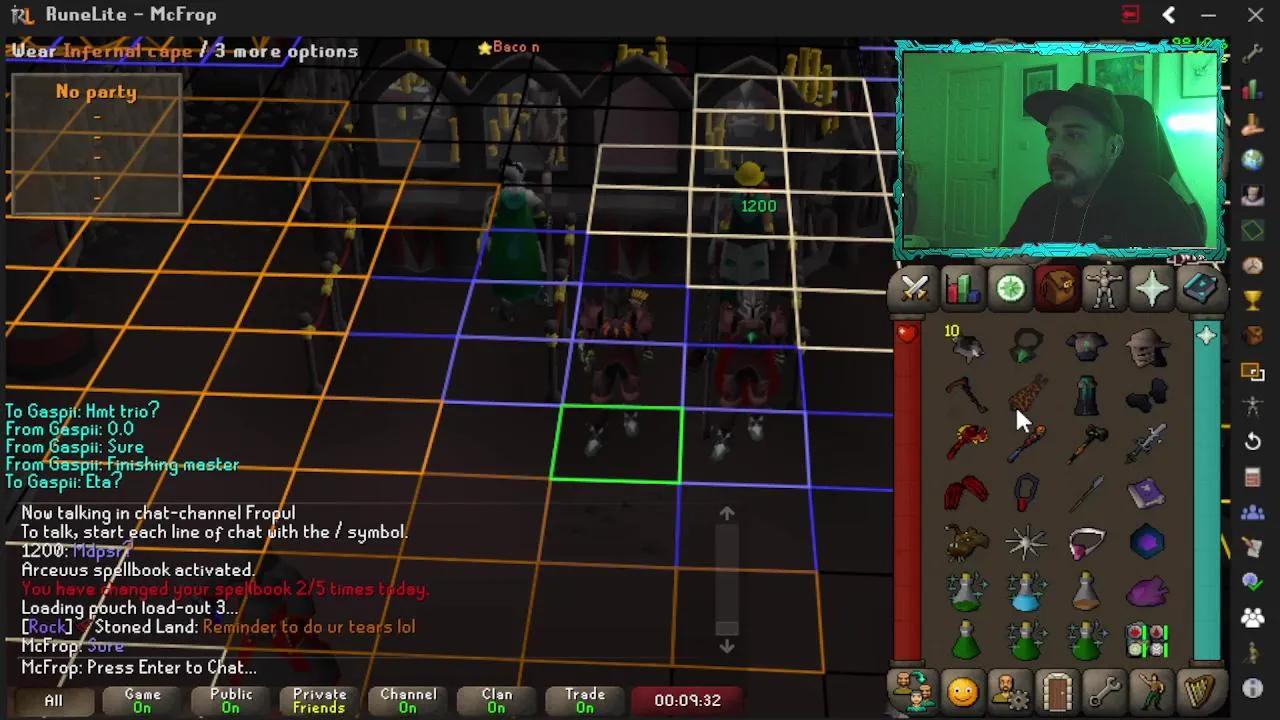Switch to the Combat Options tab
Screen dimensions: 1280x720
coord(913,288)
